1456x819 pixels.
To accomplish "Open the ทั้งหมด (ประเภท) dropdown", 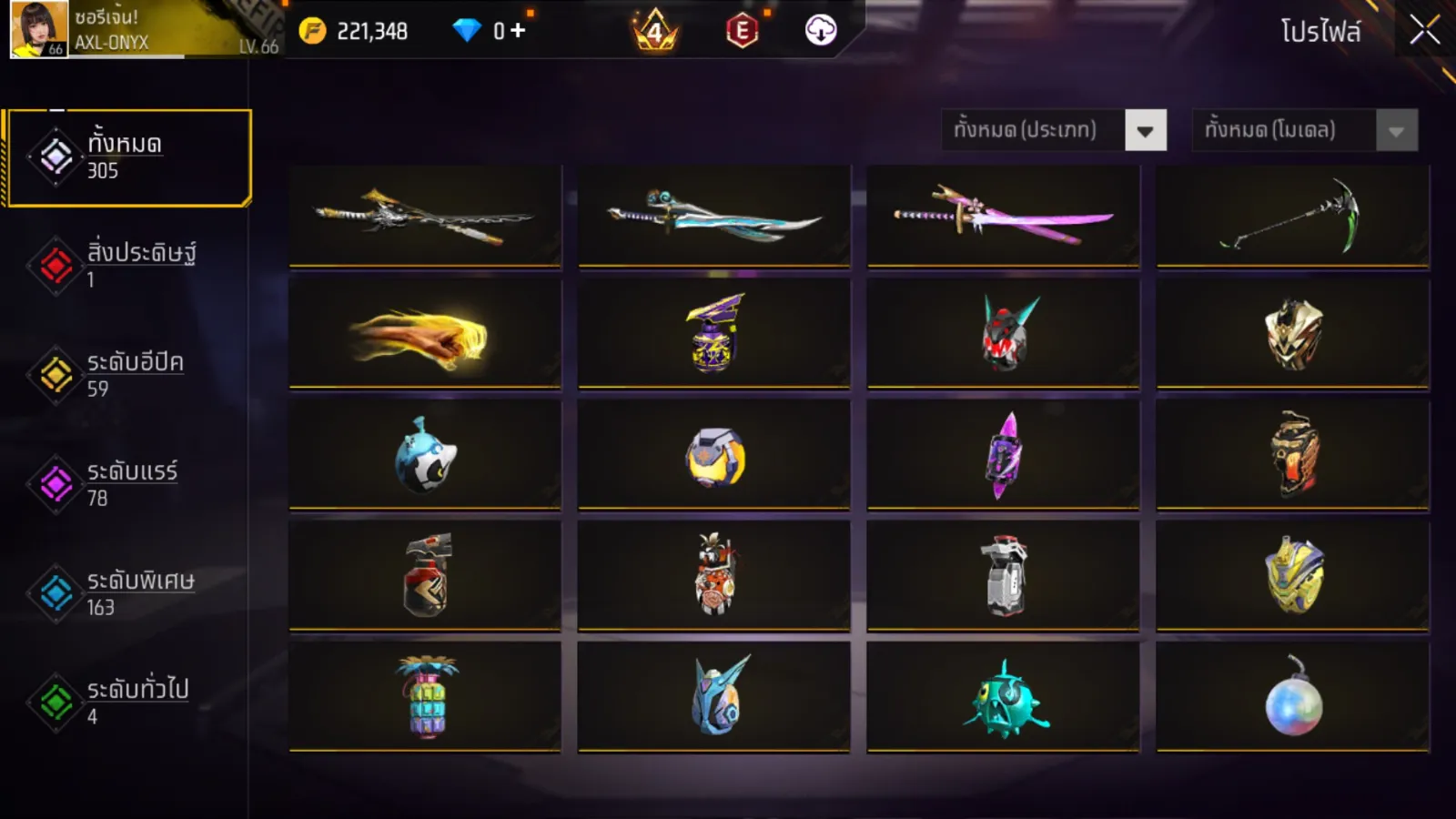I will 1054,130.
